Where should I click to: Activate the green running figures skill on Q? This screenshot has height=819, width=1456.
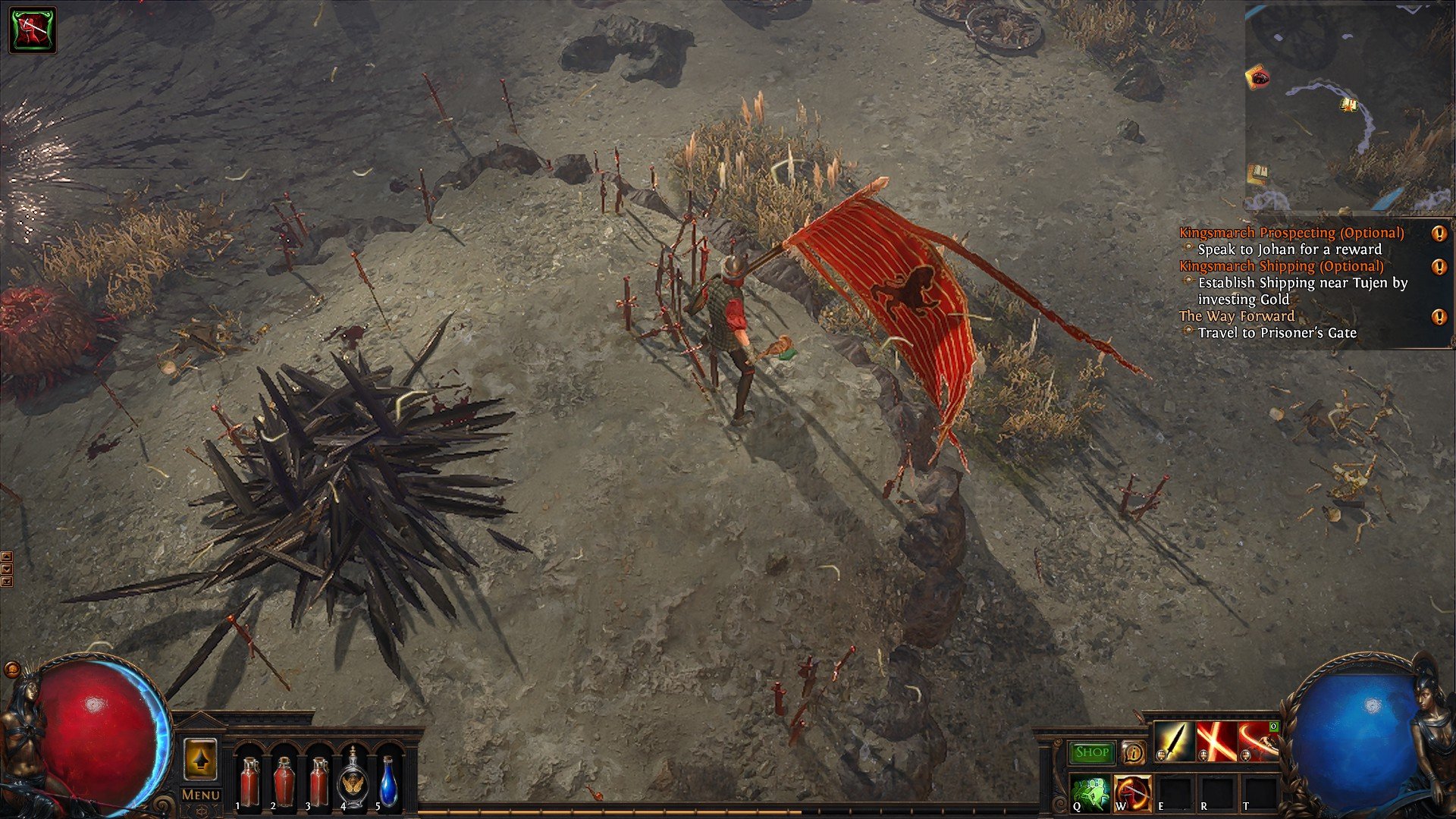[1090, 792]
